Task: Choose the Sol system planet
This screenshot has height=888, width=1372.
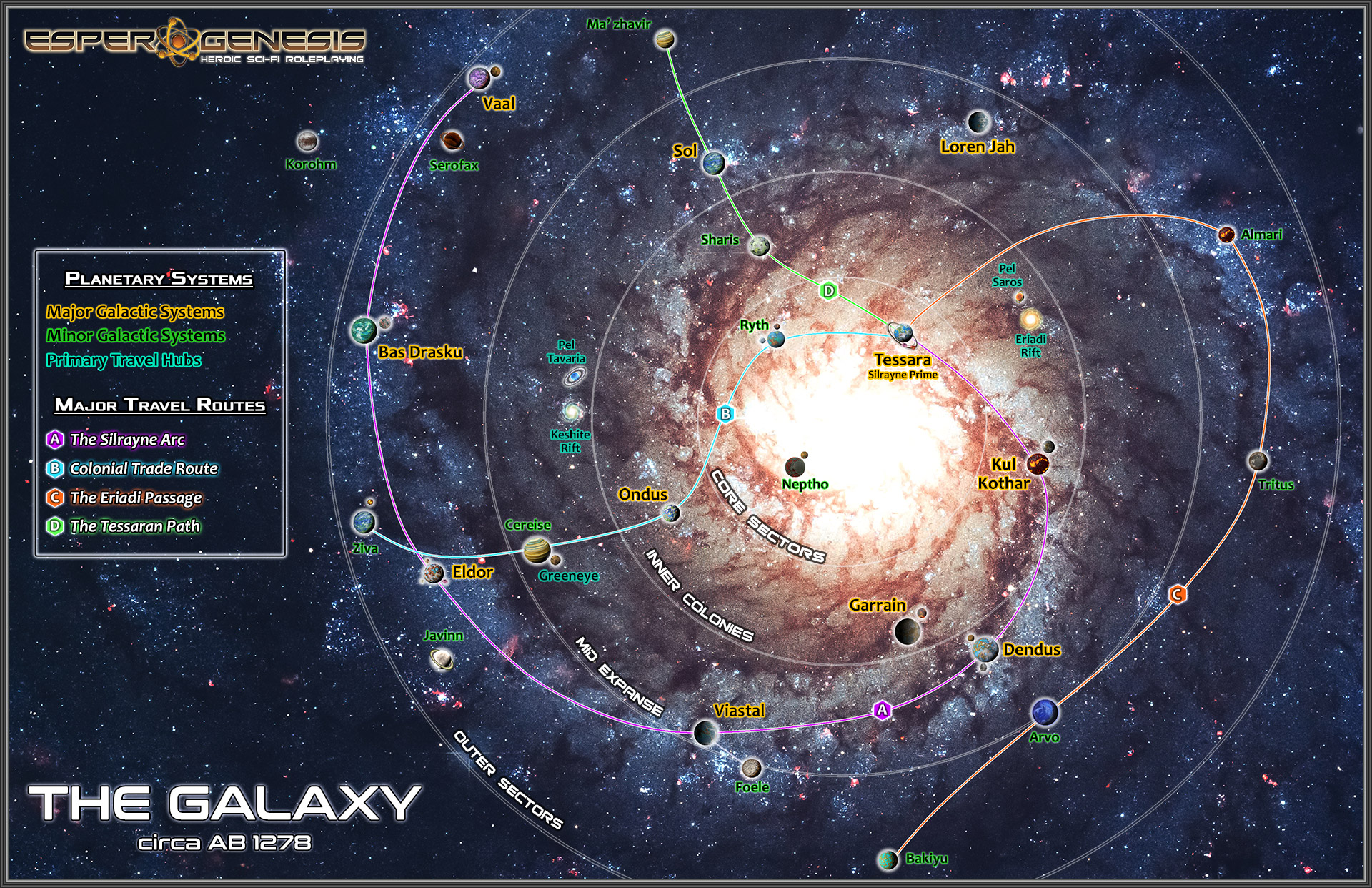Action: (x=713, y=164)
